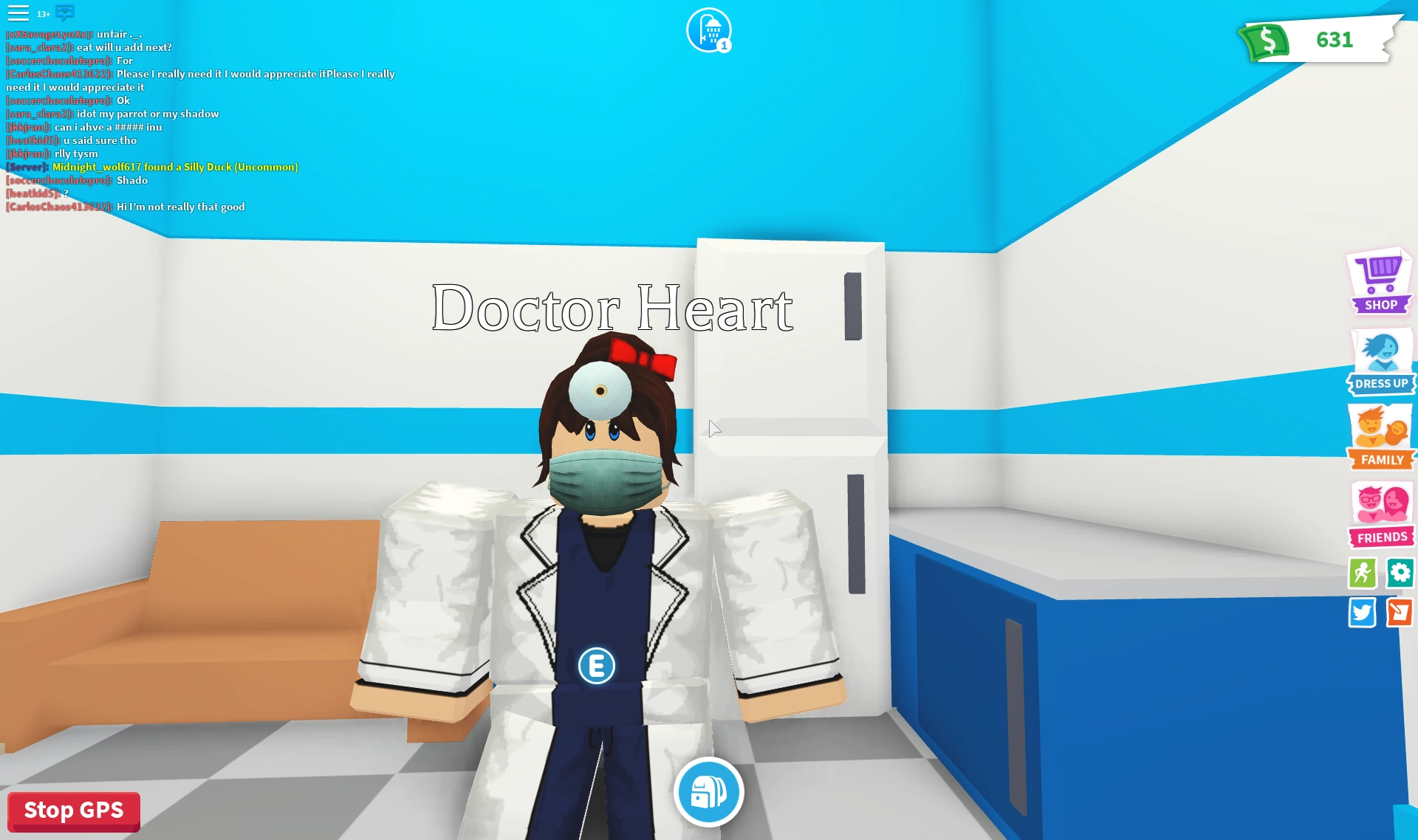This screenshot has height=840, width=1418.
Task: Toggle sprint with the green running icon
Action: point(1363,573)
